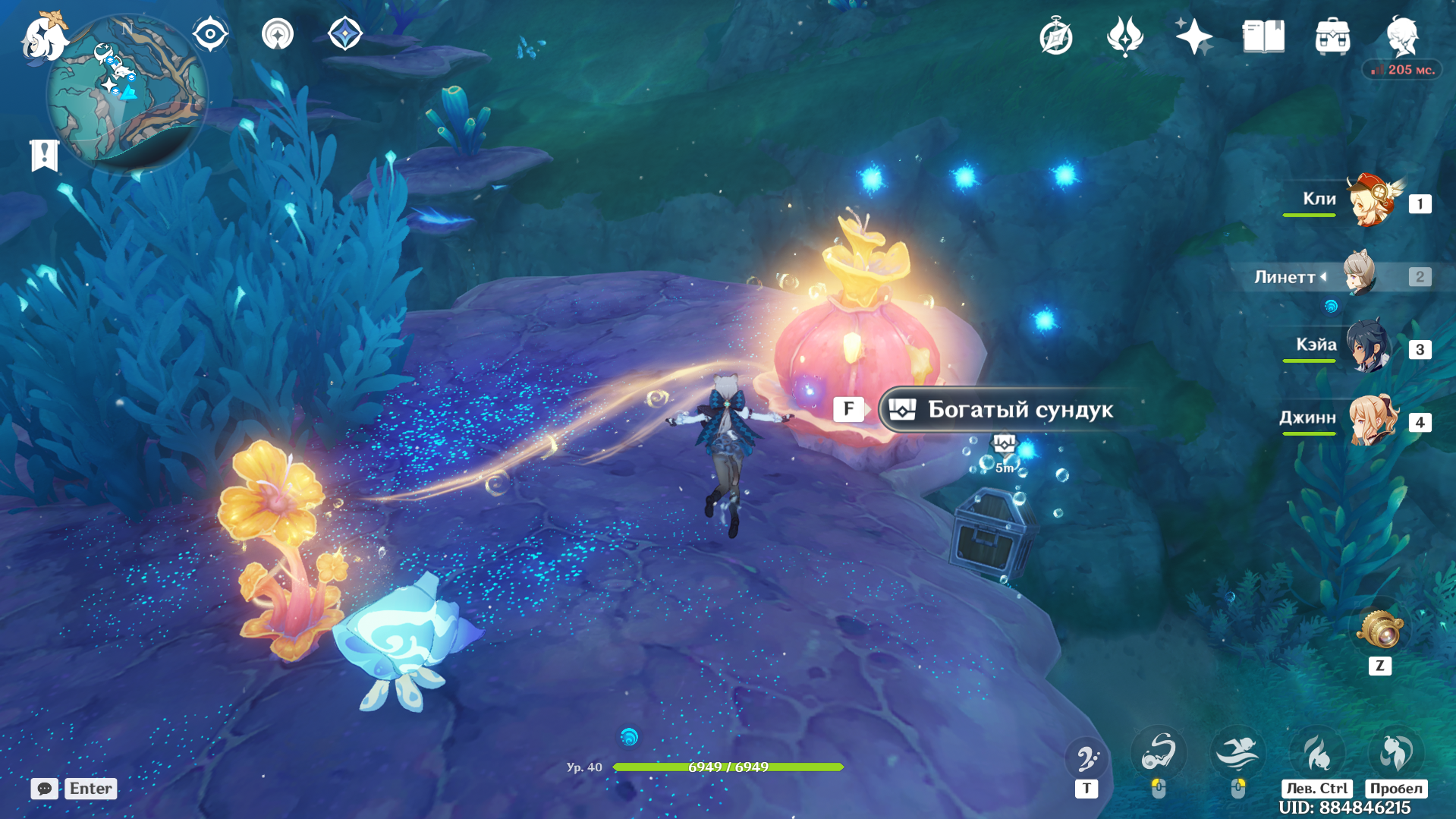Activate the swimming dash ability icon
The height and width of the screenshot is (819, 1456).
tap(1237, 753)
